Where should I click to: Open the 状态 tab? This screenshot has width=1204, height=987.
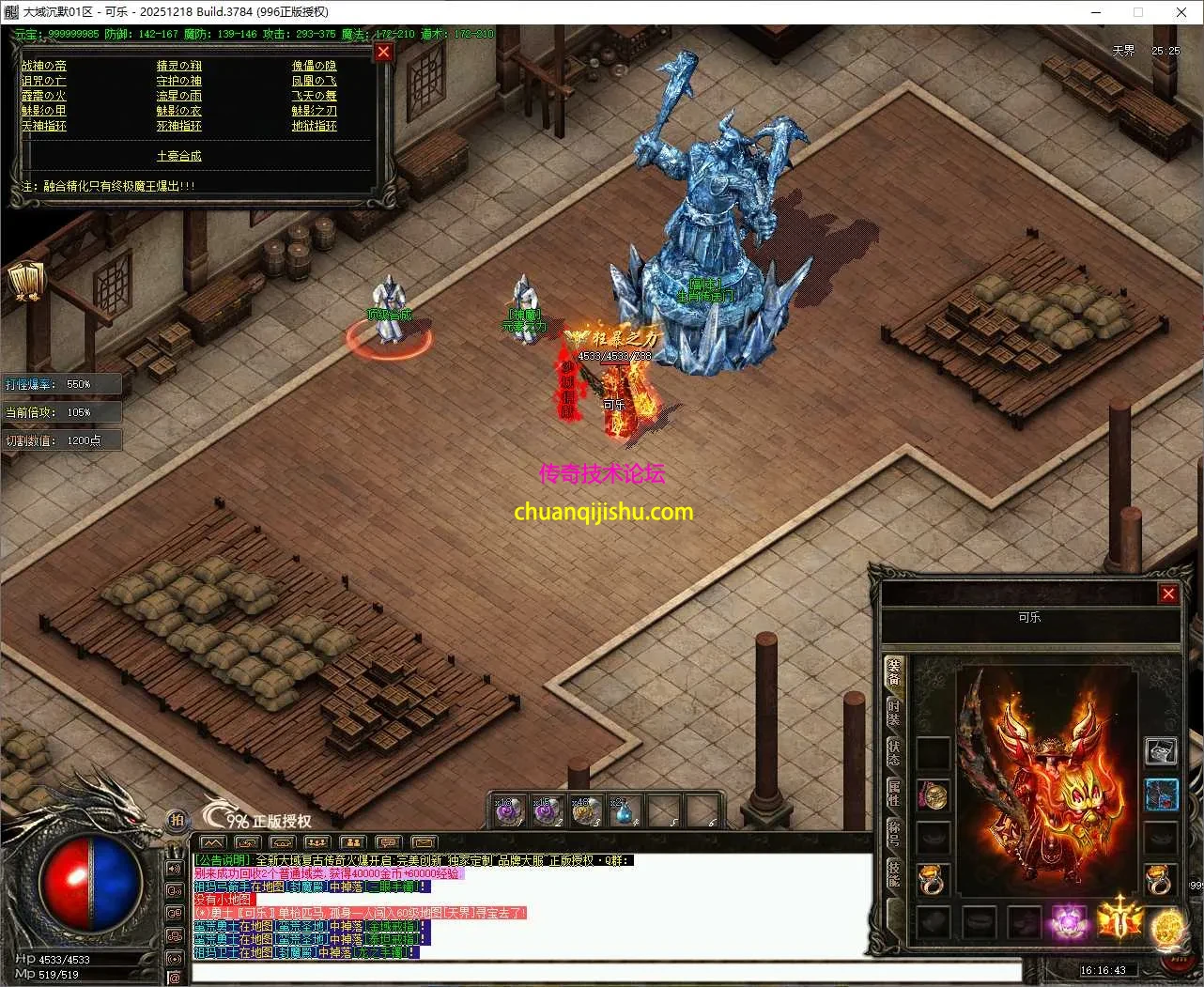894,753
